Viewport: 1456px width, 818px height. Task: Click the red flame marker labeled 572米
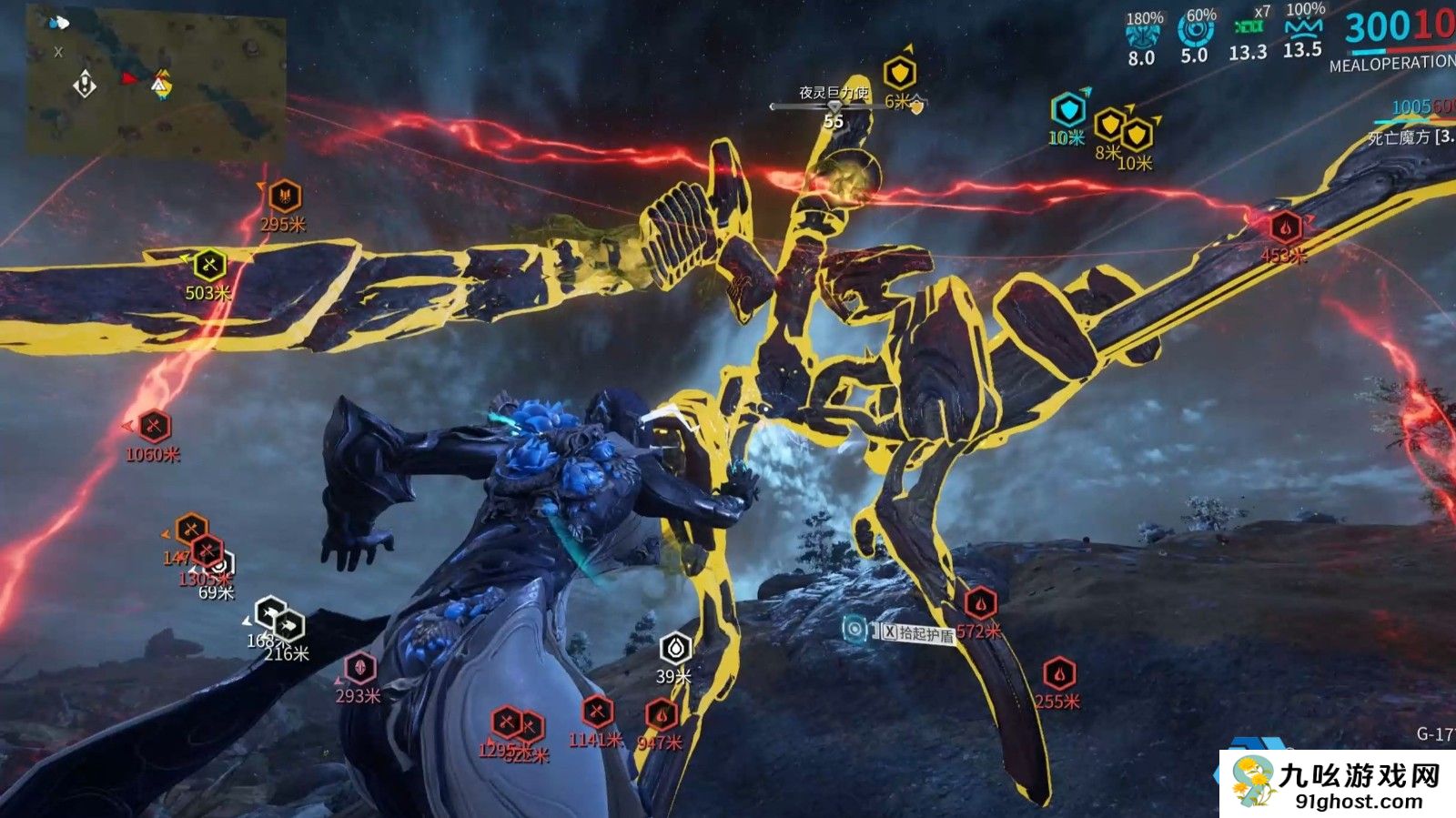click(980, 602)
